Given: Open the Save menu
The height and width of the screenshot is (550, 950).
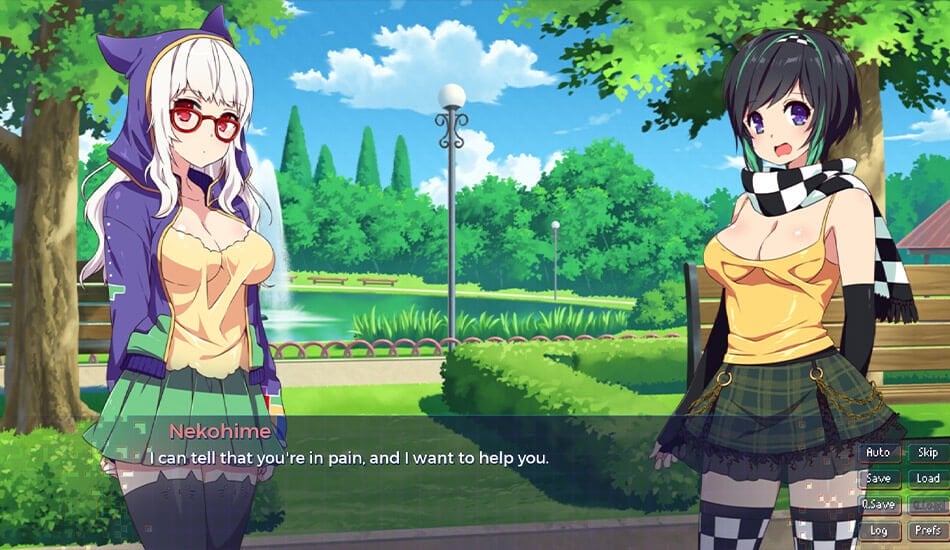Looking at the screenshot, I should [878, 479].
